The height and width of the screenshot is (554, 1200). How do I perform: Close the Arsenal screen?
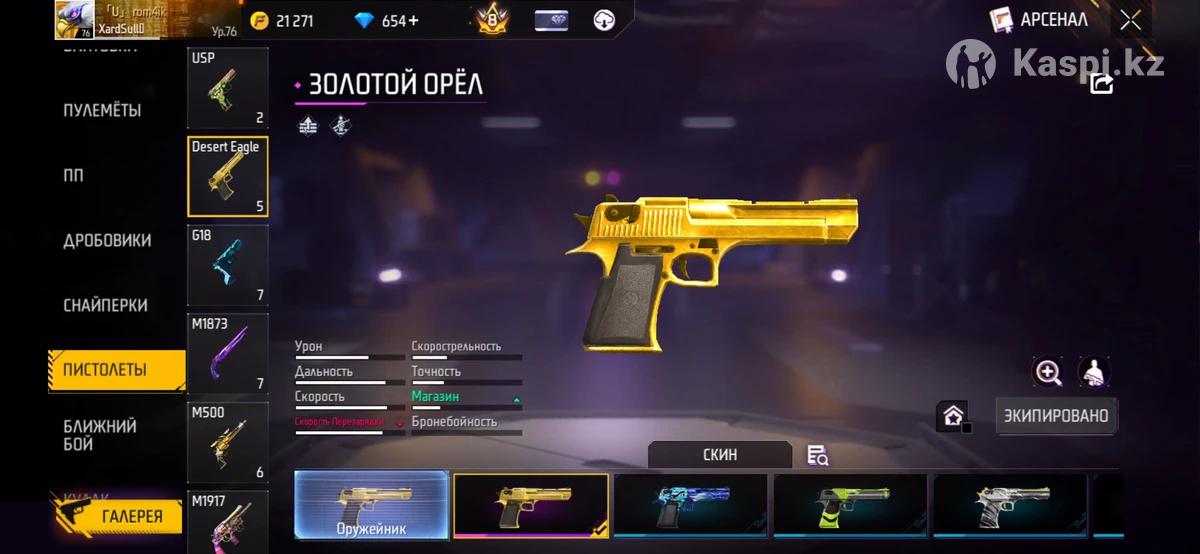[x=1130, y=20]
